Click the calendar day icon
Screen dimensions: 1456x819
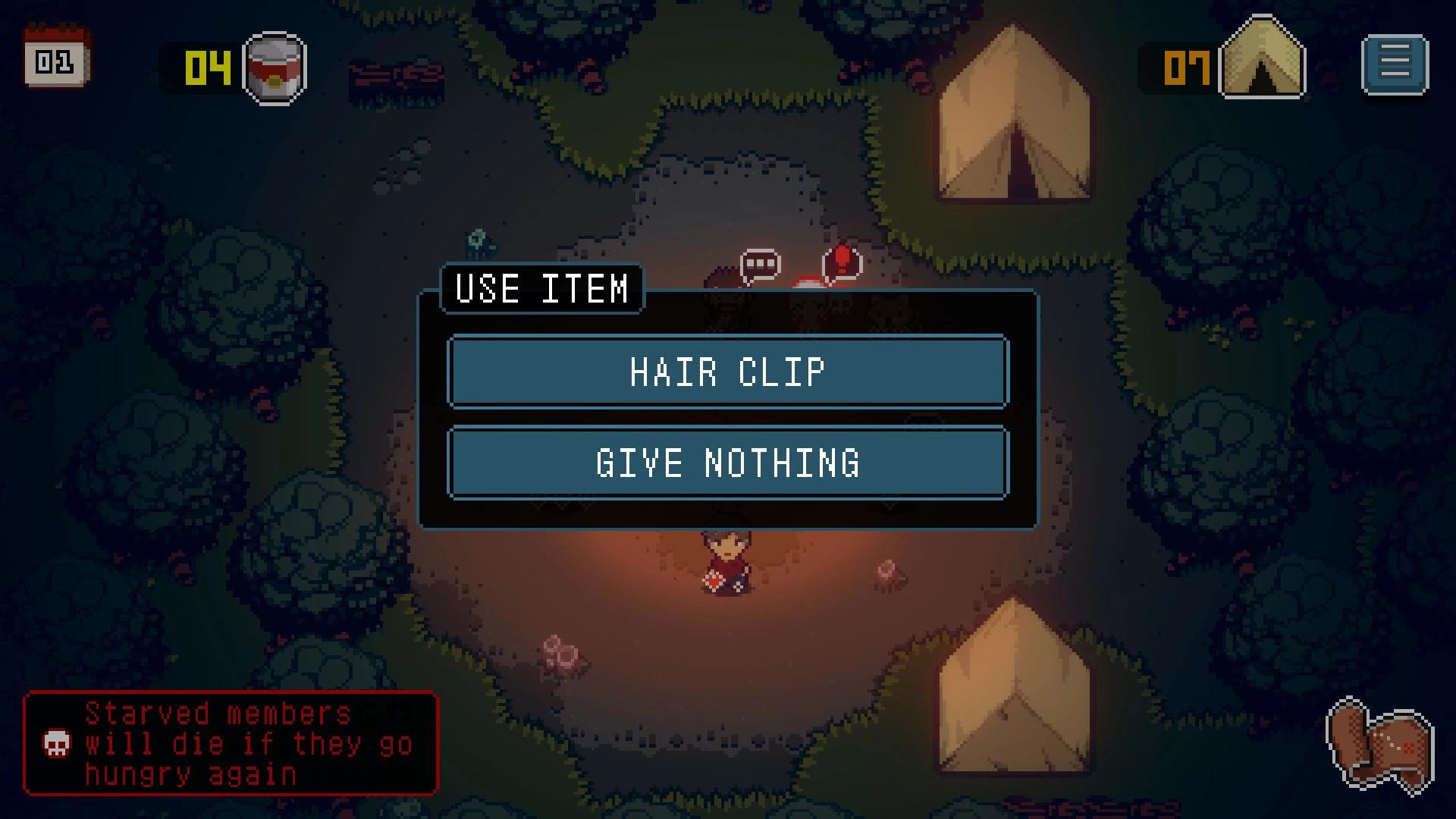(x=57, y=58)
